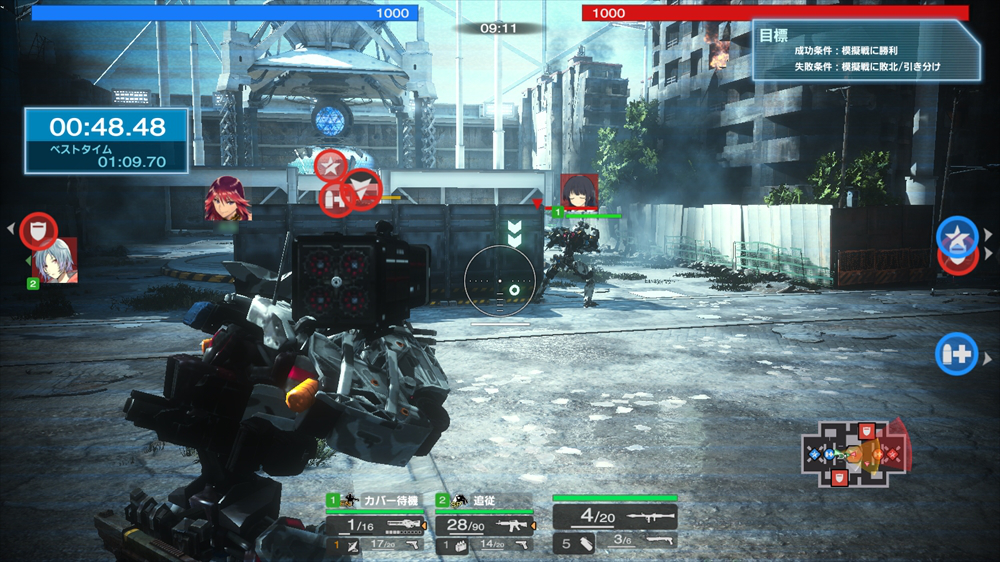
Task: Select the grenade item slot showing 5
Action: (x=573, y=543)
